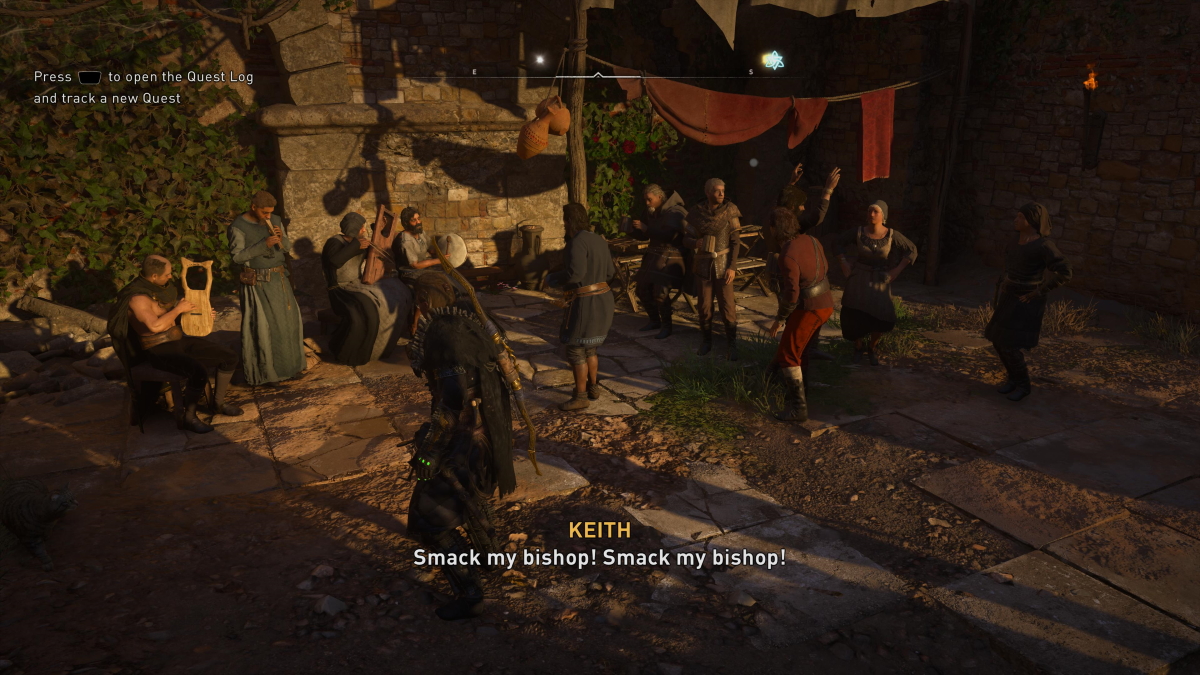Click the white glowing dot compass marker
The height and width of the screenshot is (675, 1200).
point(539,60)
